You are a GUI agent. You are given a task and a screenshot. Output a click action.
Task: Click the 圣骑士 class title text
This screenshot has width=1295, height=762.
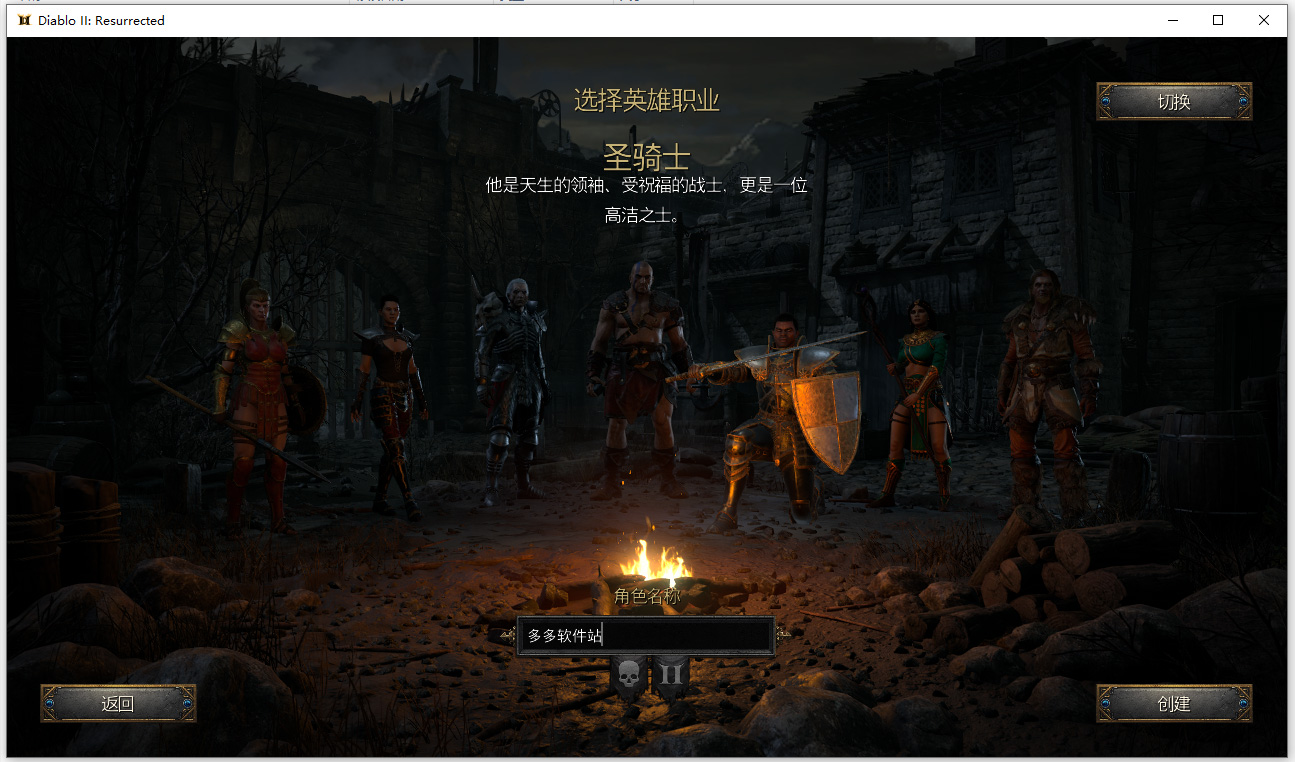pyautogui.click(x=647, y=156)
